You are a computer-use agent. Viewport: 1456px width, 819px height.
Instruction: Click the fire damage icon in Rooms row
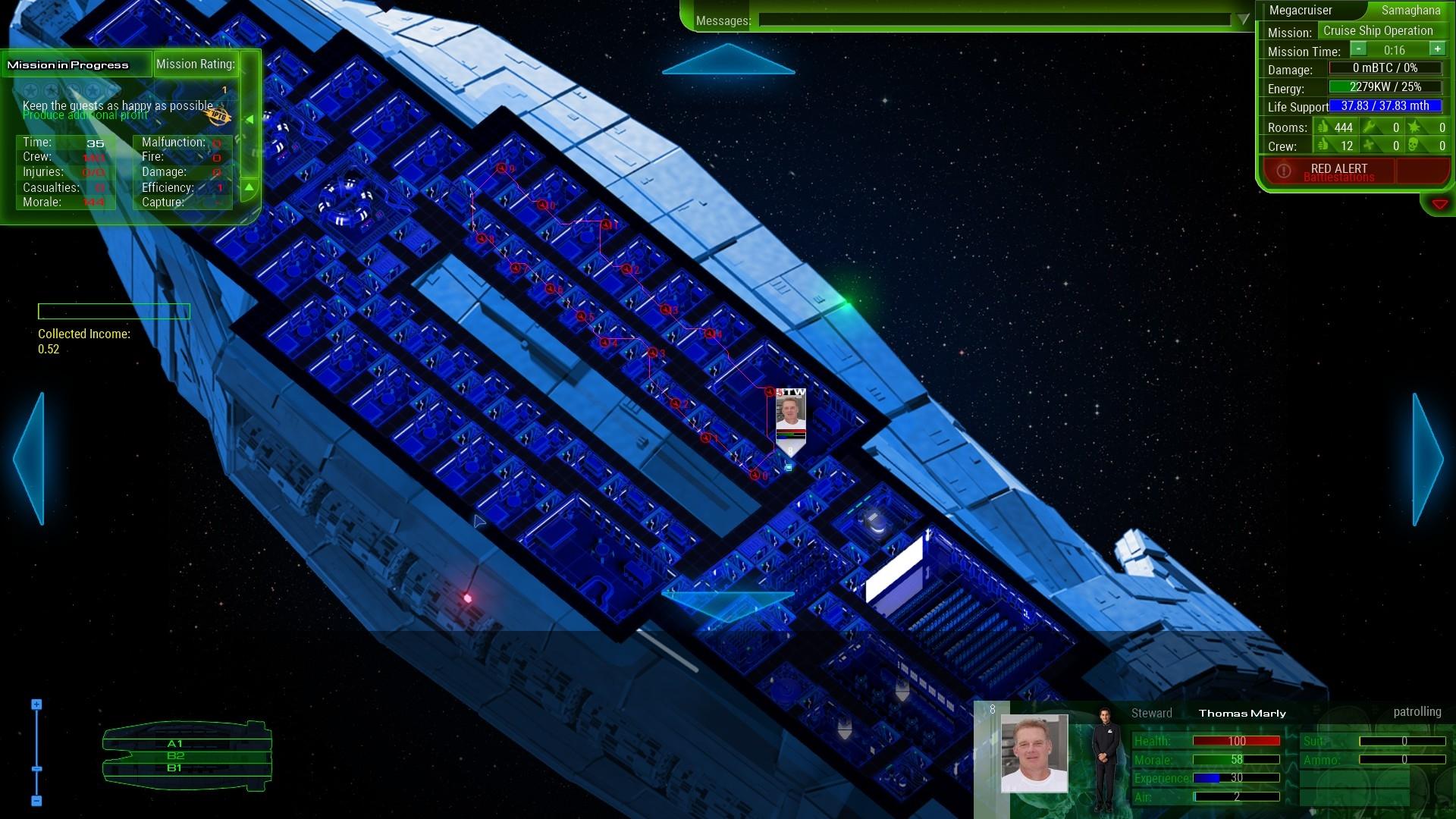pos(1415,127)
